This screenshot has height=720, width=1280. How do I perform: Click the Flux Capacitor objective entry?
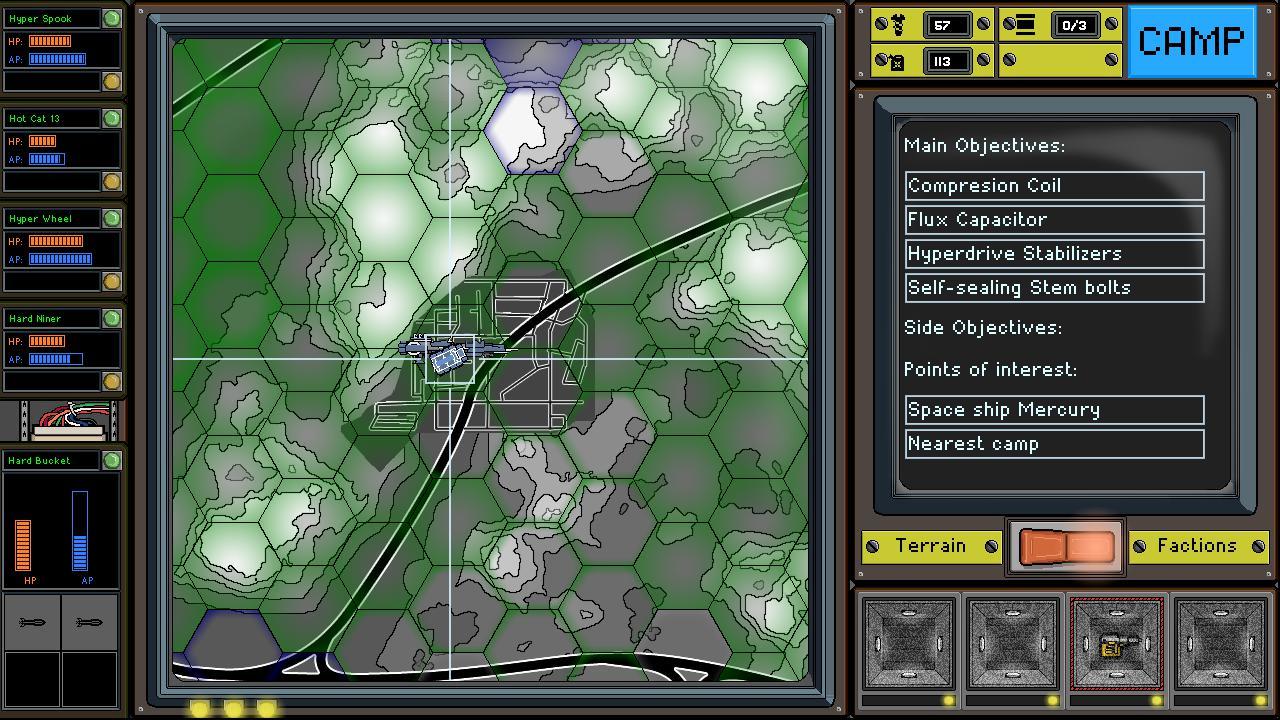click(x=1054, y=219)
